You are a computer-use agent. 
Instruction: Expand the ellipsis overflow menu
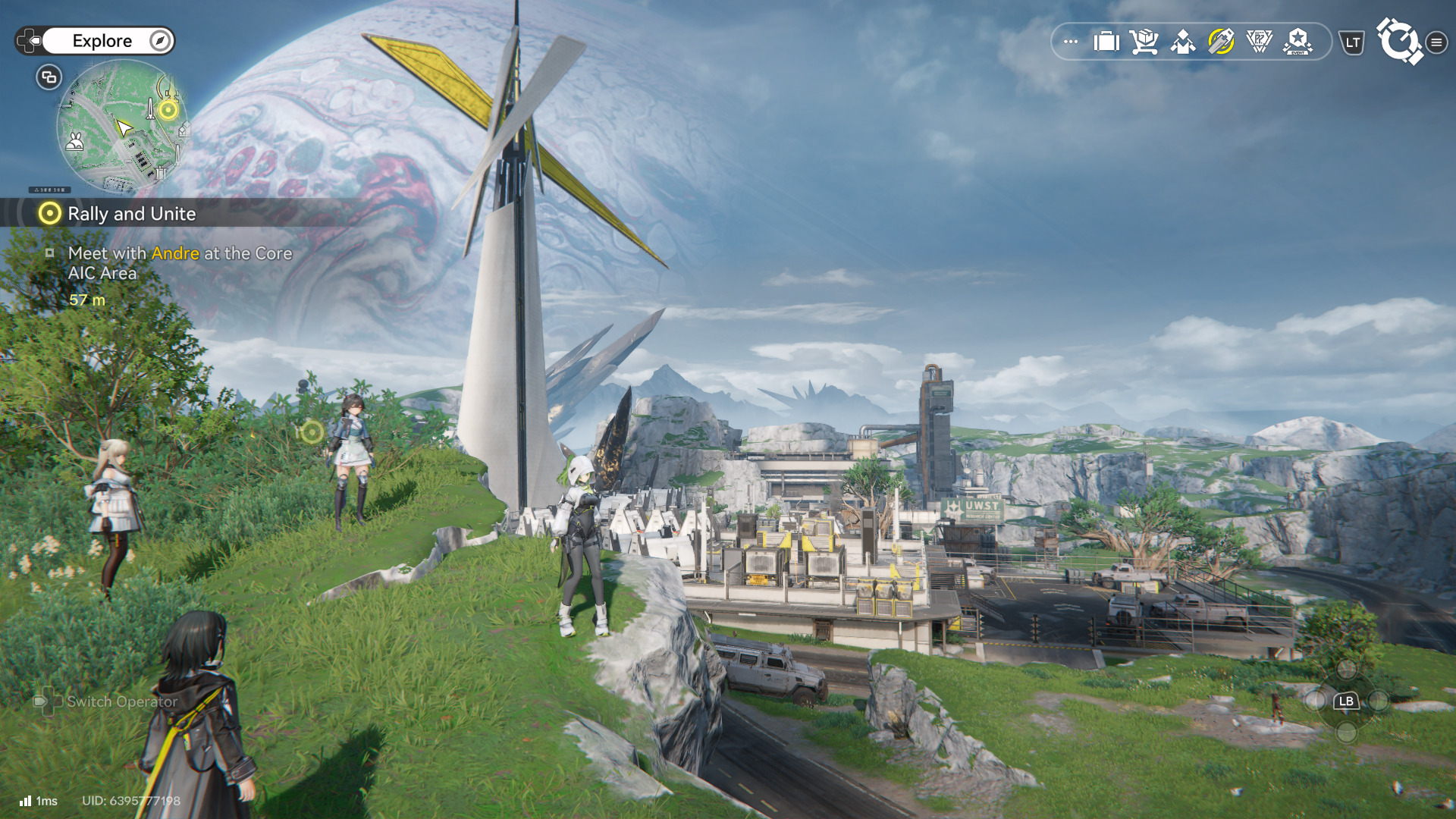(x=1069, y=42)
